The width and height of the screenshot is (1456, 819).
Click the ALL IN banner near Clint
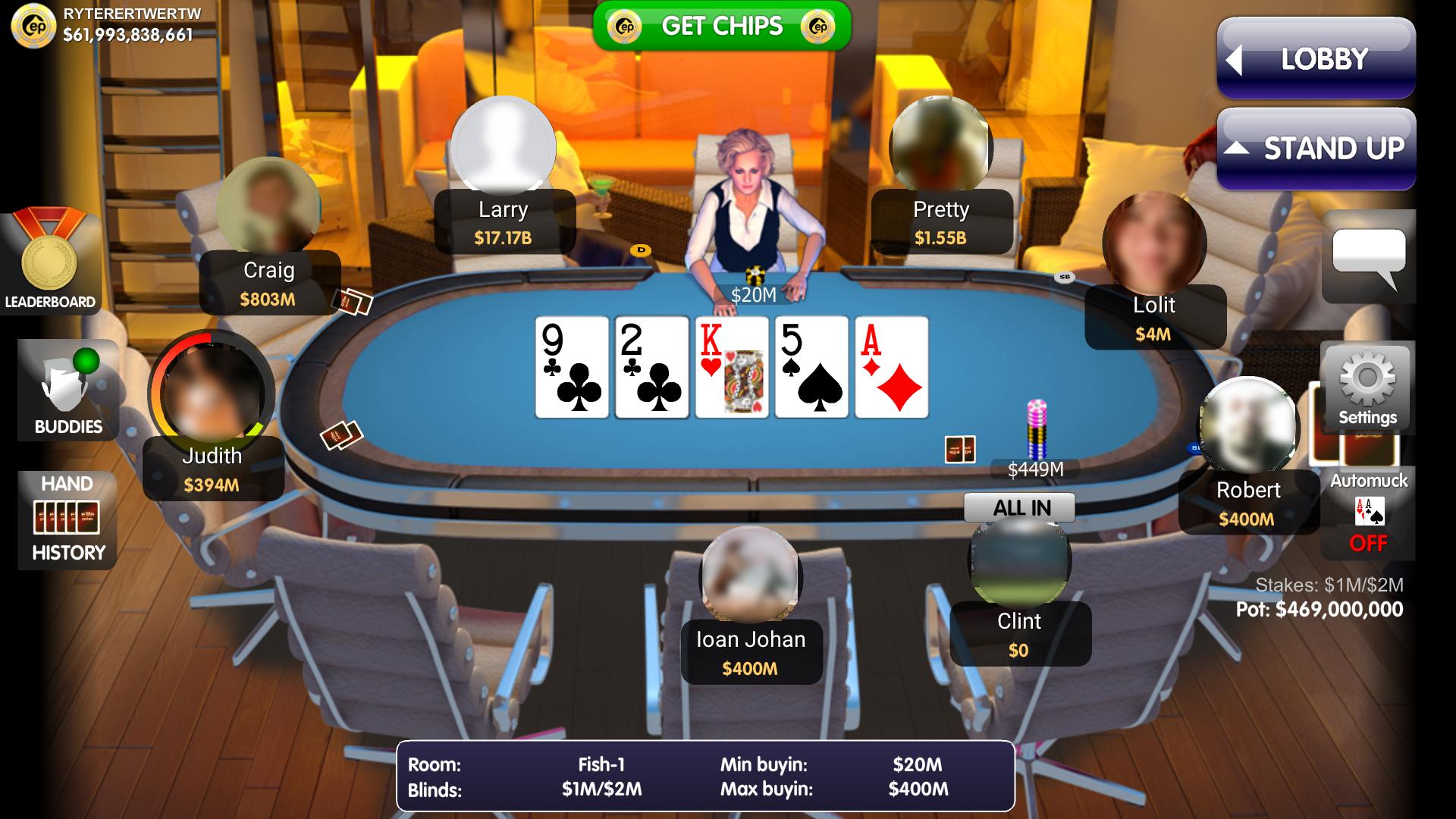pyautogui.click(x=1019, y=507)
